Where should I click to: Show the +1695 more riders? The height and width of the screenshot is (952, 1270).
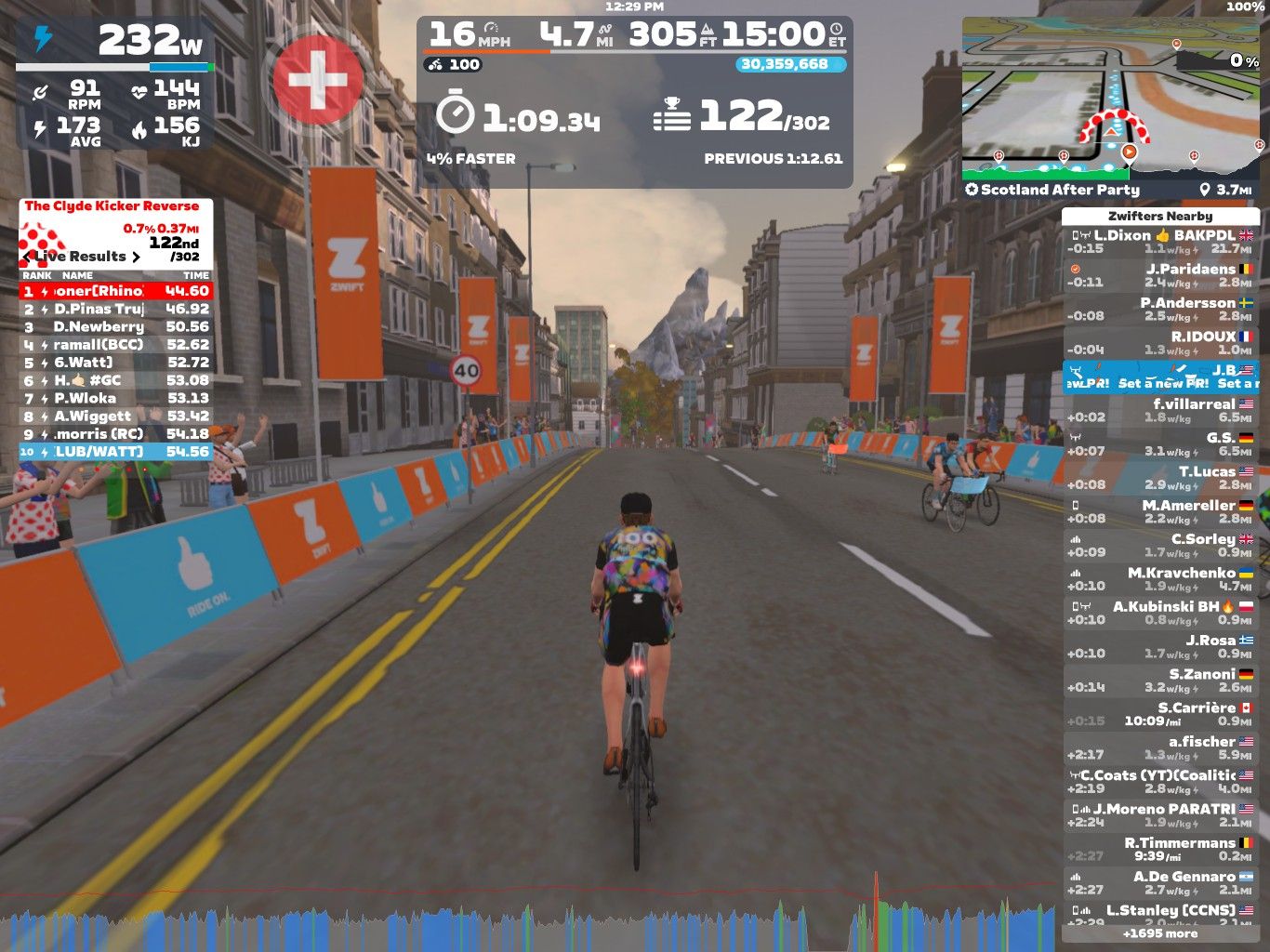(x=1159, y=933)
